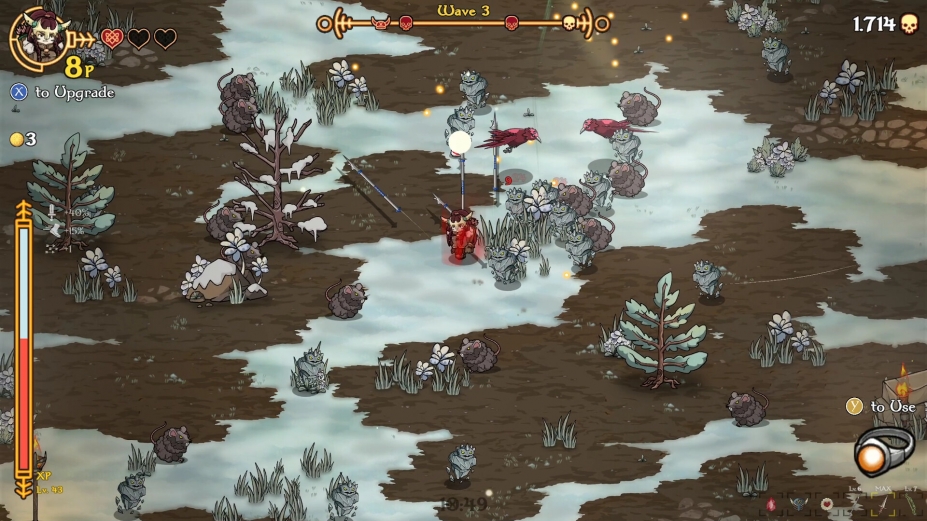Select the MAX level sword weapon slot
Screen dimensions: 927x521
tap(882, 503)
